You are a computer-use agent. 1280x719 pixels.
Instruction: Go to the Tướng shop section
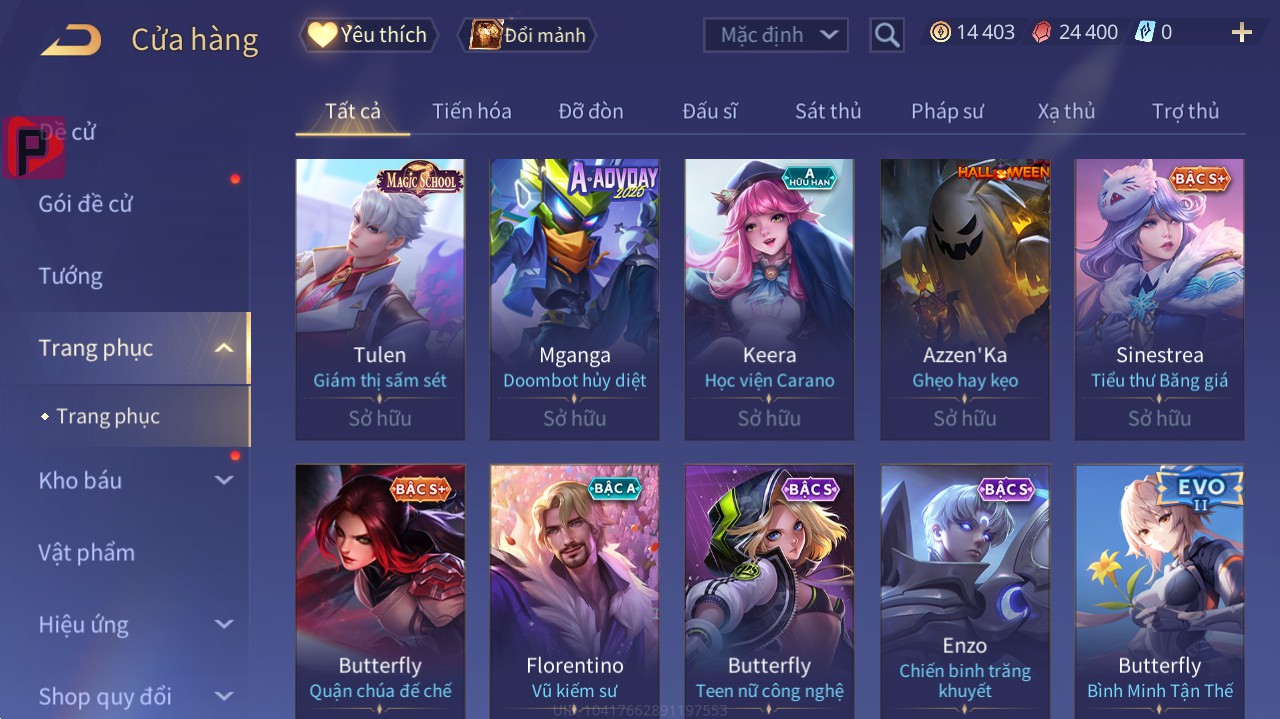pos(71,276)
